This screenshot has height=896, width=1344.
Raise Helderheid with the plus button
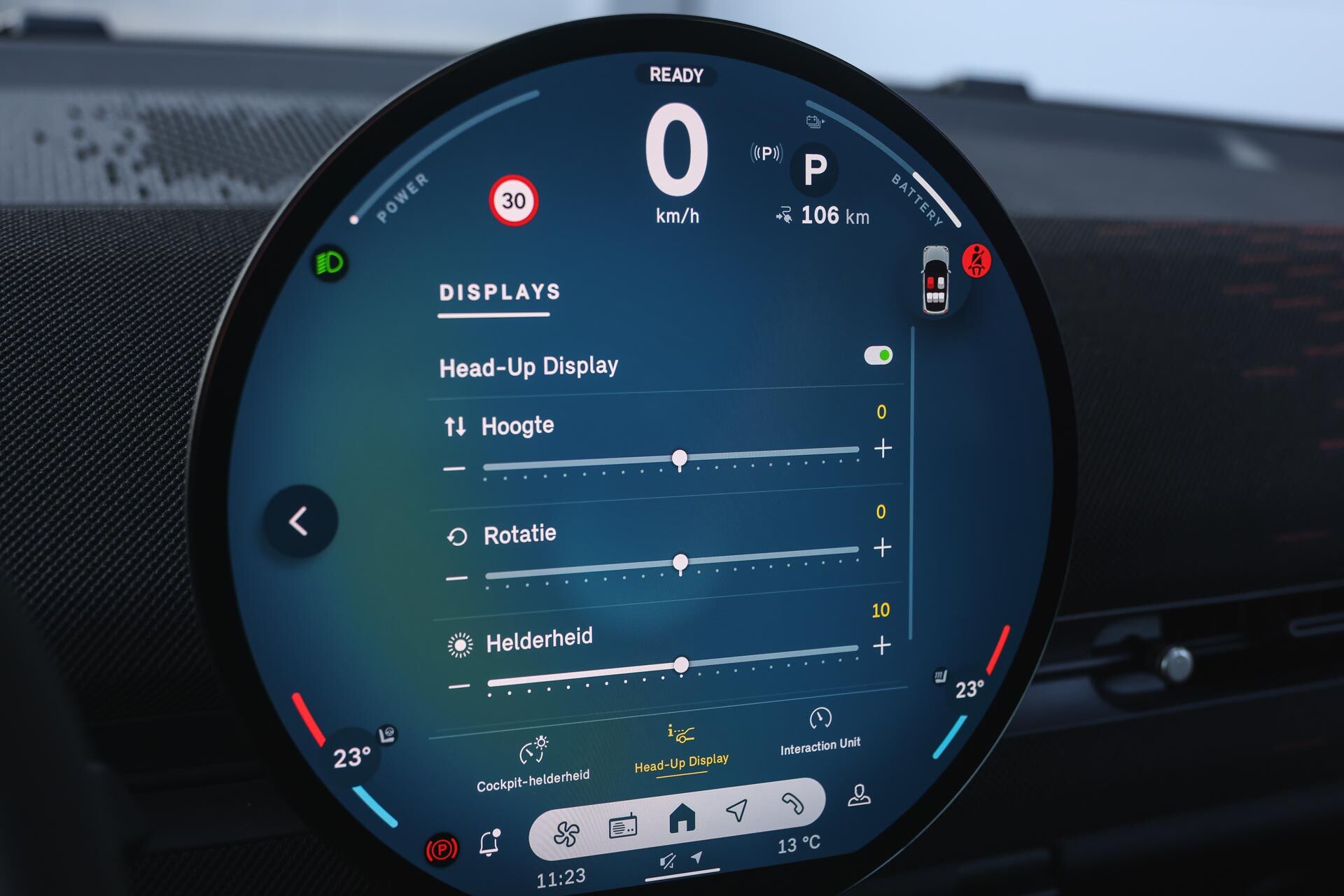[x=882, y=645]
